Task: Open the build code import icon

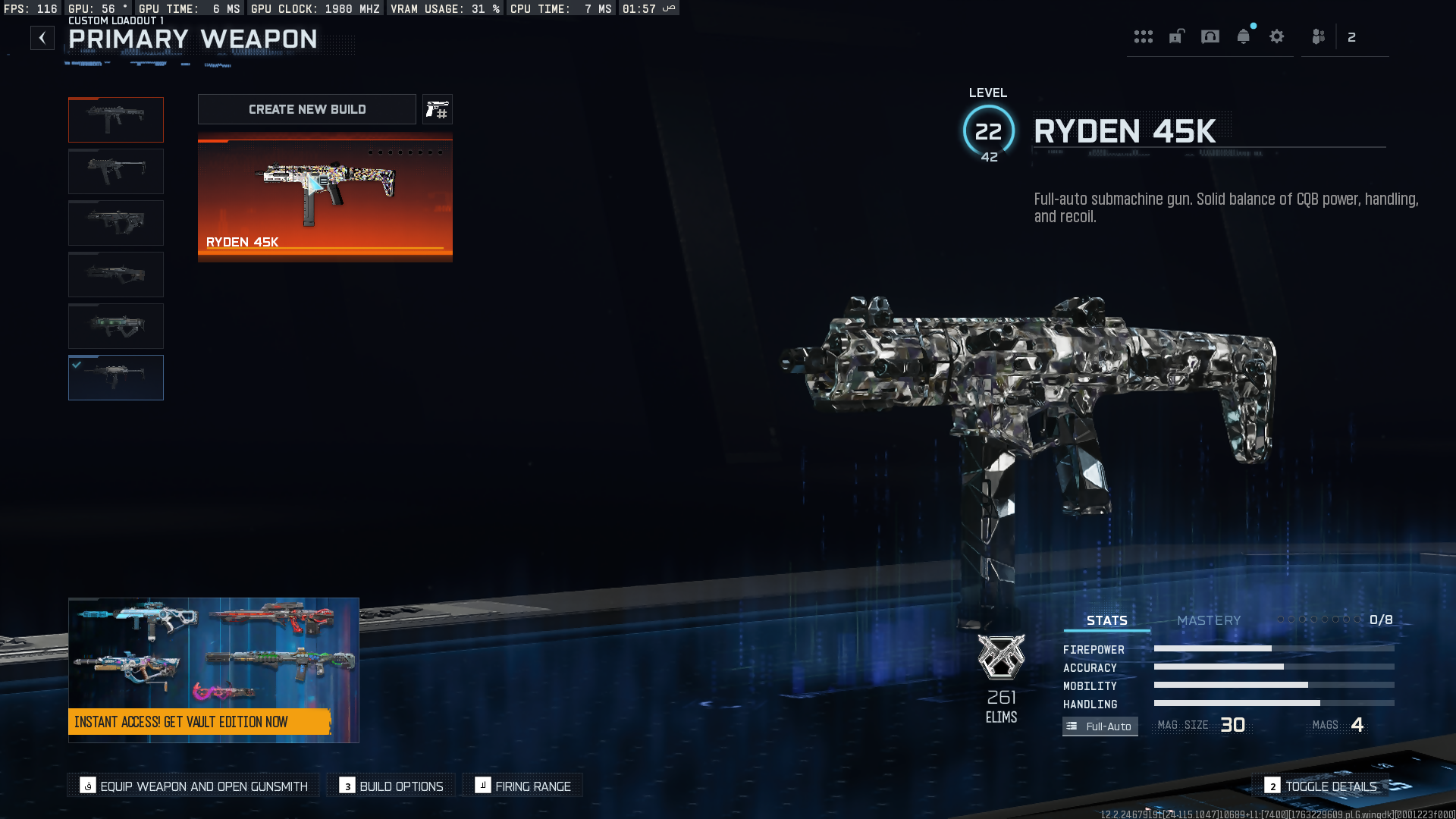Action: [x=438, y=110]
